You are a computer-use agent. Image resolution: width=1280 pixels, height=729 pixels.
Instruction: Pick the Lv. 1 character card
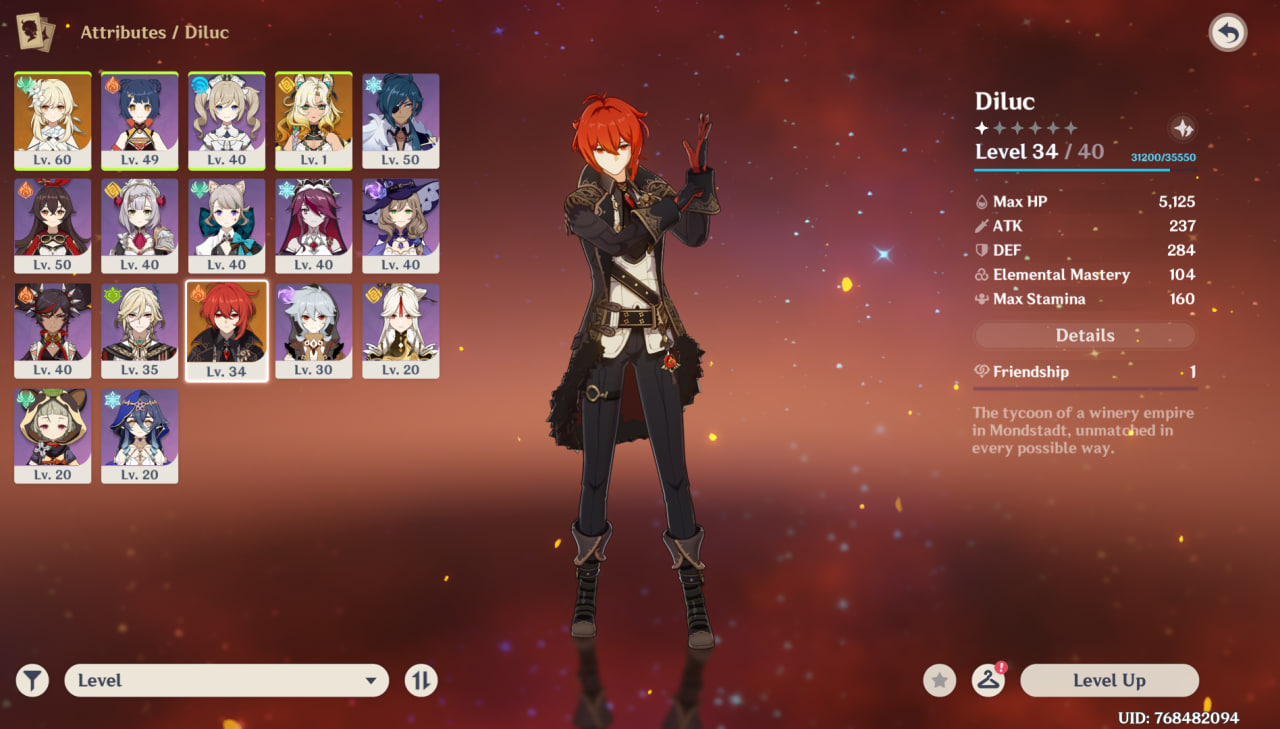[314, 120]
